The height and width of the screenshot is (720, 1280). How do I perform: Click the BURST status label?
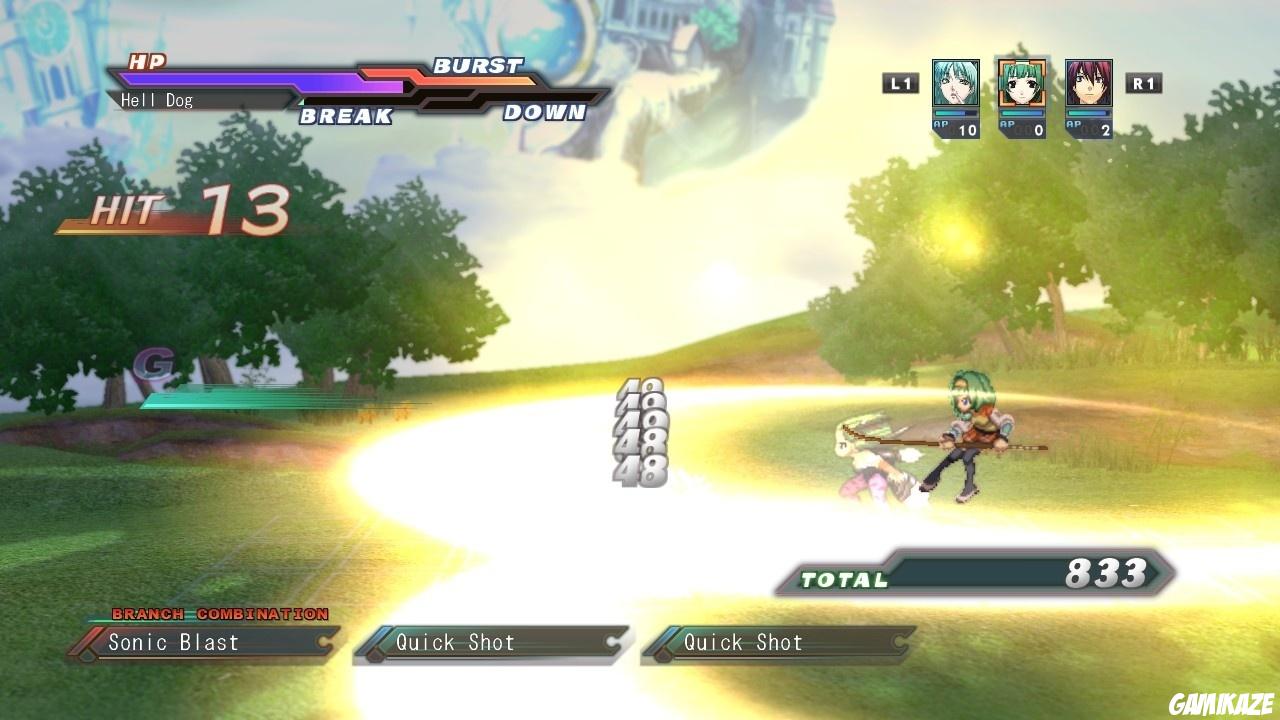pos(477,65)
